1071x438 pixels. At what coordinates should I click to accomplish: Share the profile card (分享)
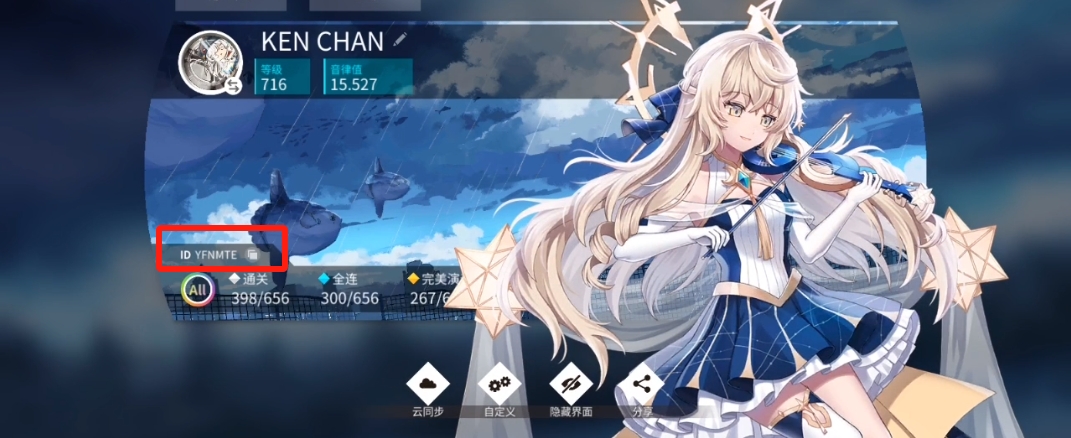640,384
